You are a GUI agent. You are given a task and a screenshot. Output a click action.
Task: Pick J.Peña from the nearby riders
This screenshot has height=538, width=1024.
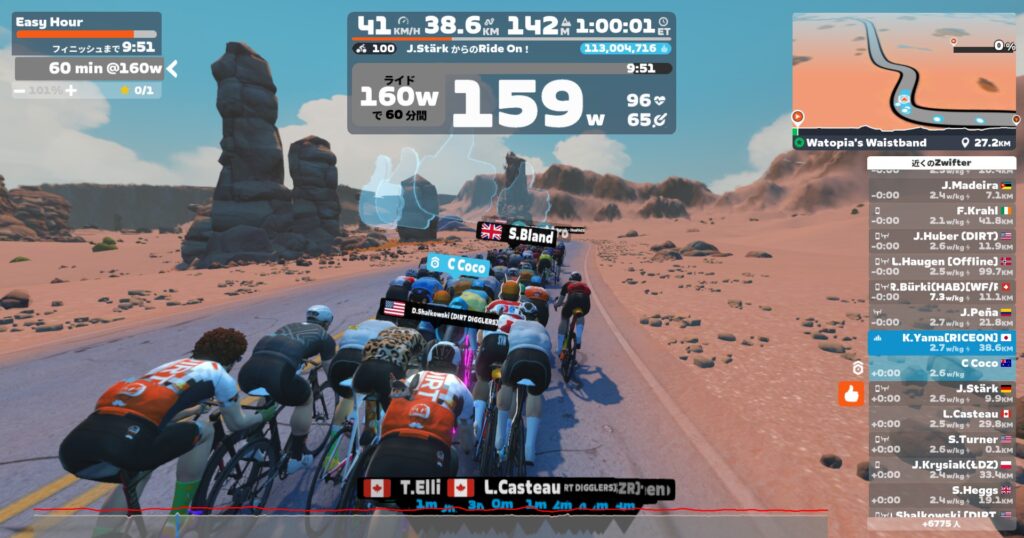point(942,317)
